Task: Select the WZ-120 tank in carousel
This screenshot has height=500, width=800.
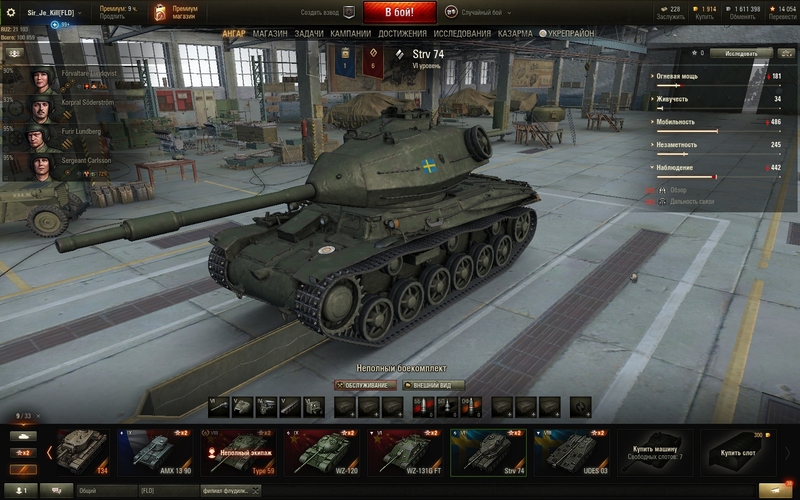Action: 322,452
